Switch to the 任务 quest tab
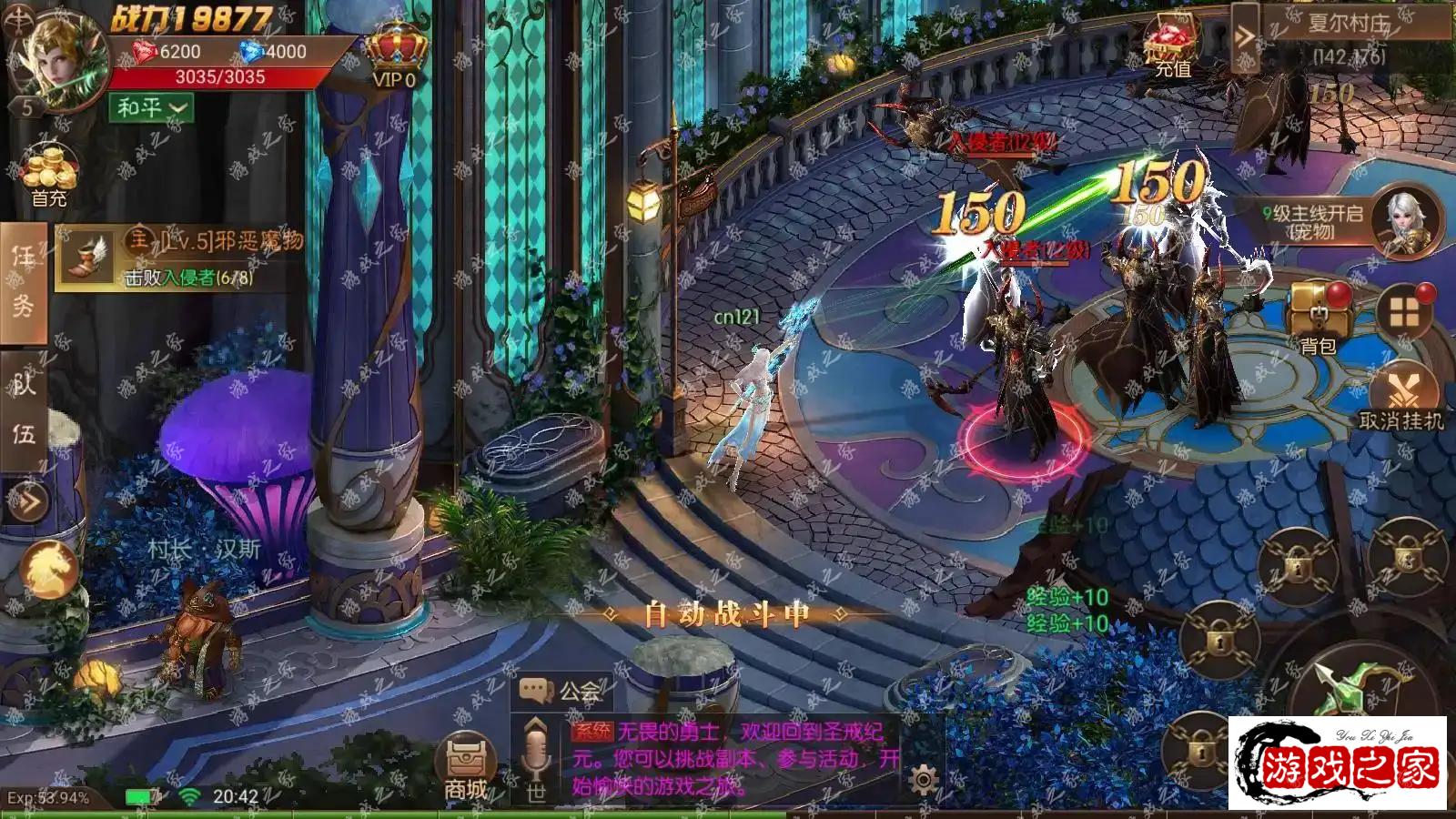Viewport: 1456px width, 819px height. click(24, 282)
